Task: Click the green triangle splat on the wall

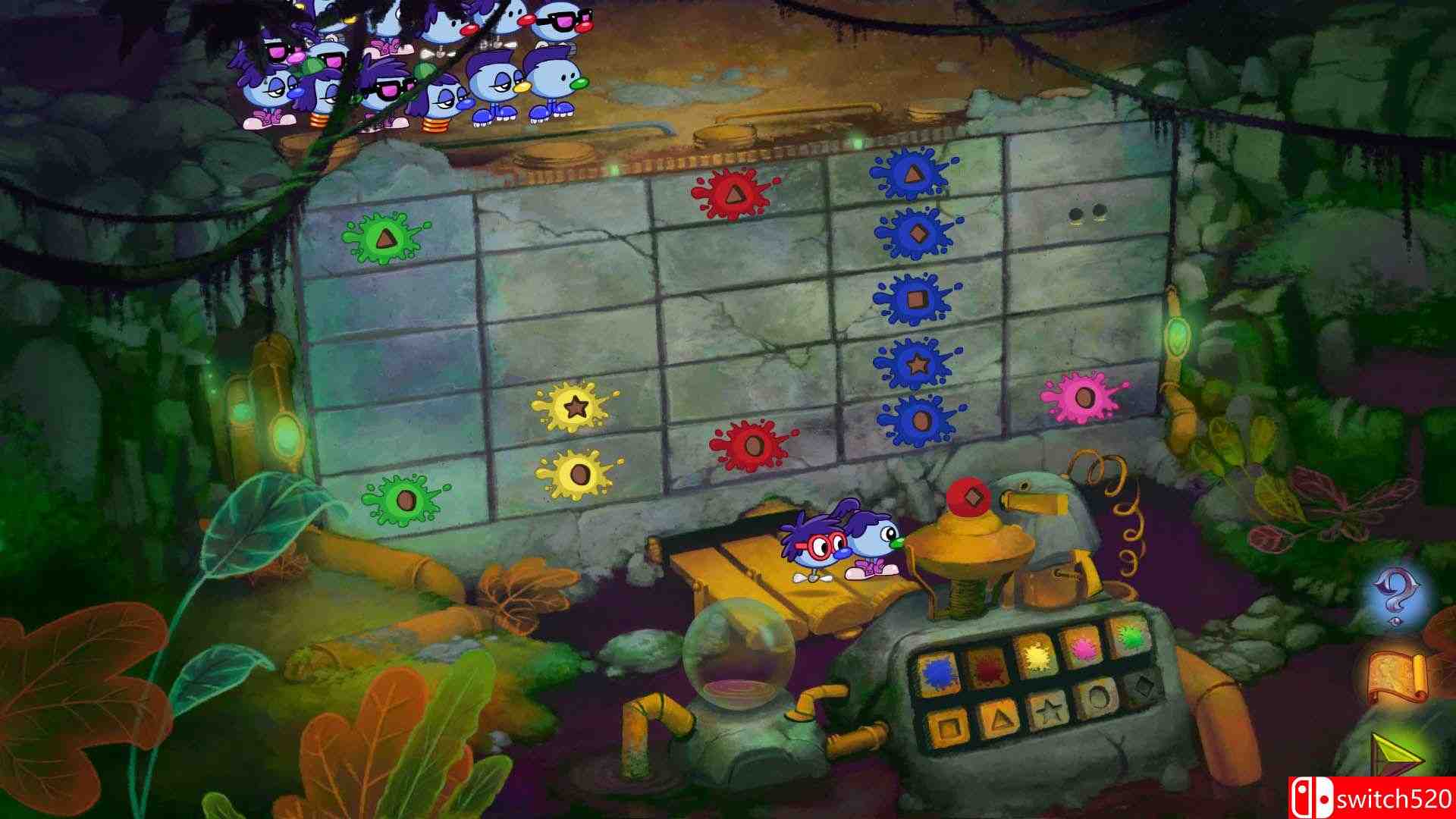Action: pyautogui.click(x=387, y=237)
